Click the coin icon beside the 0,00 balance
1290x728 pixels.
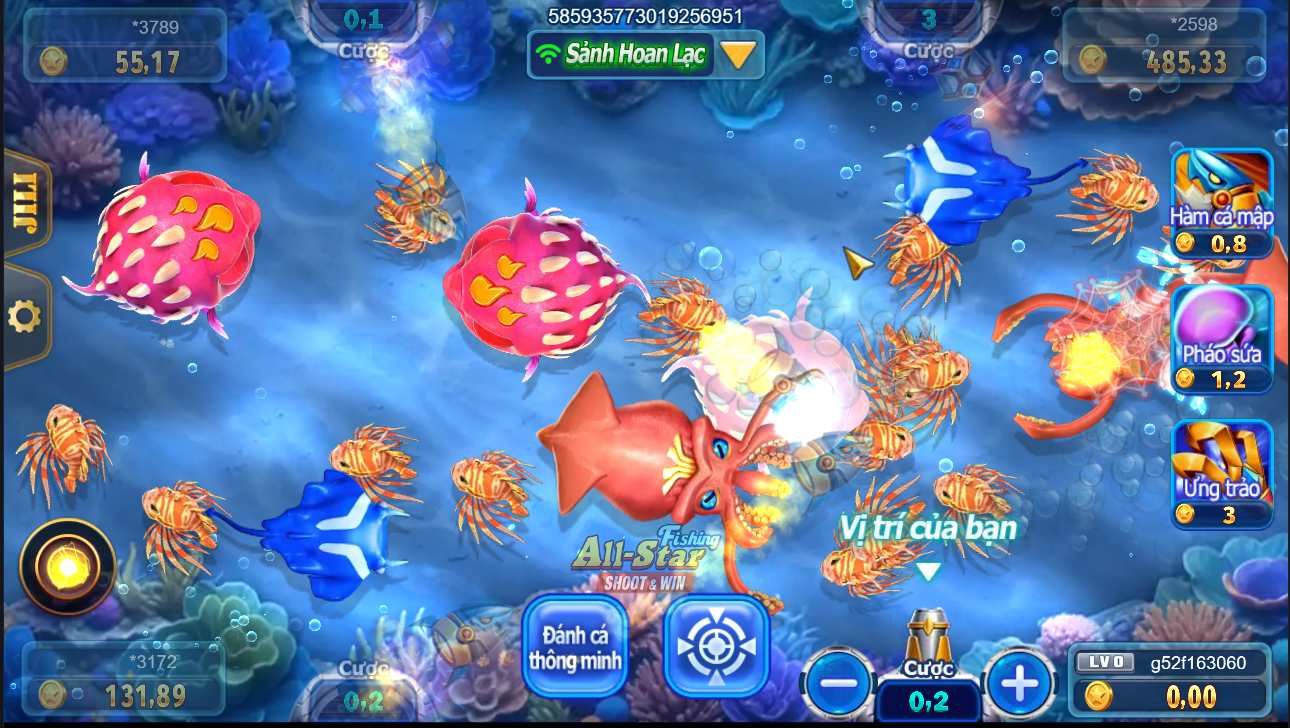click(1099, 695)
